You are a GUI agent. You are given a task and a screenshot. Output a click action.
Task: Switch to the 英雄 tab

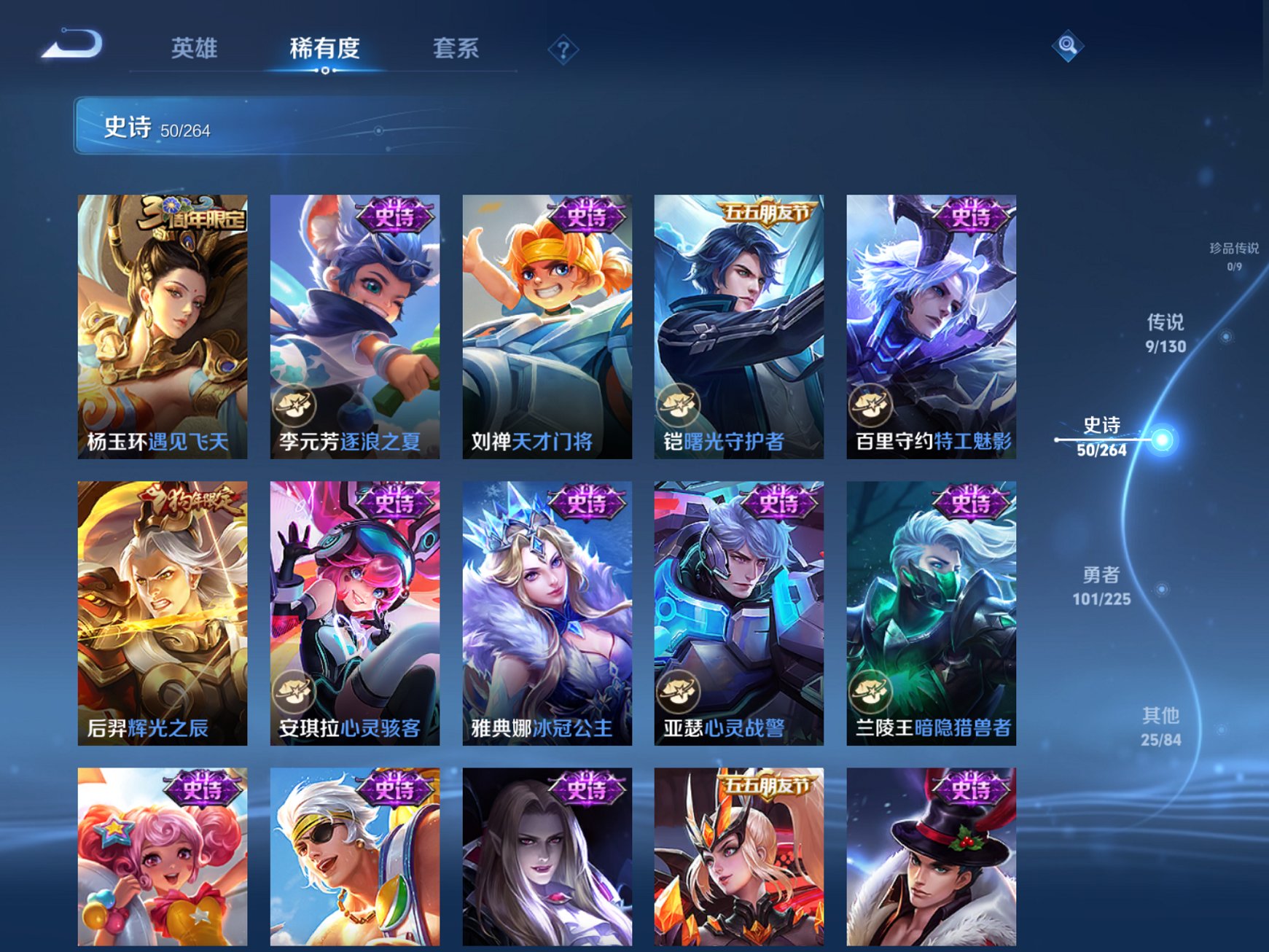point(194,46)
